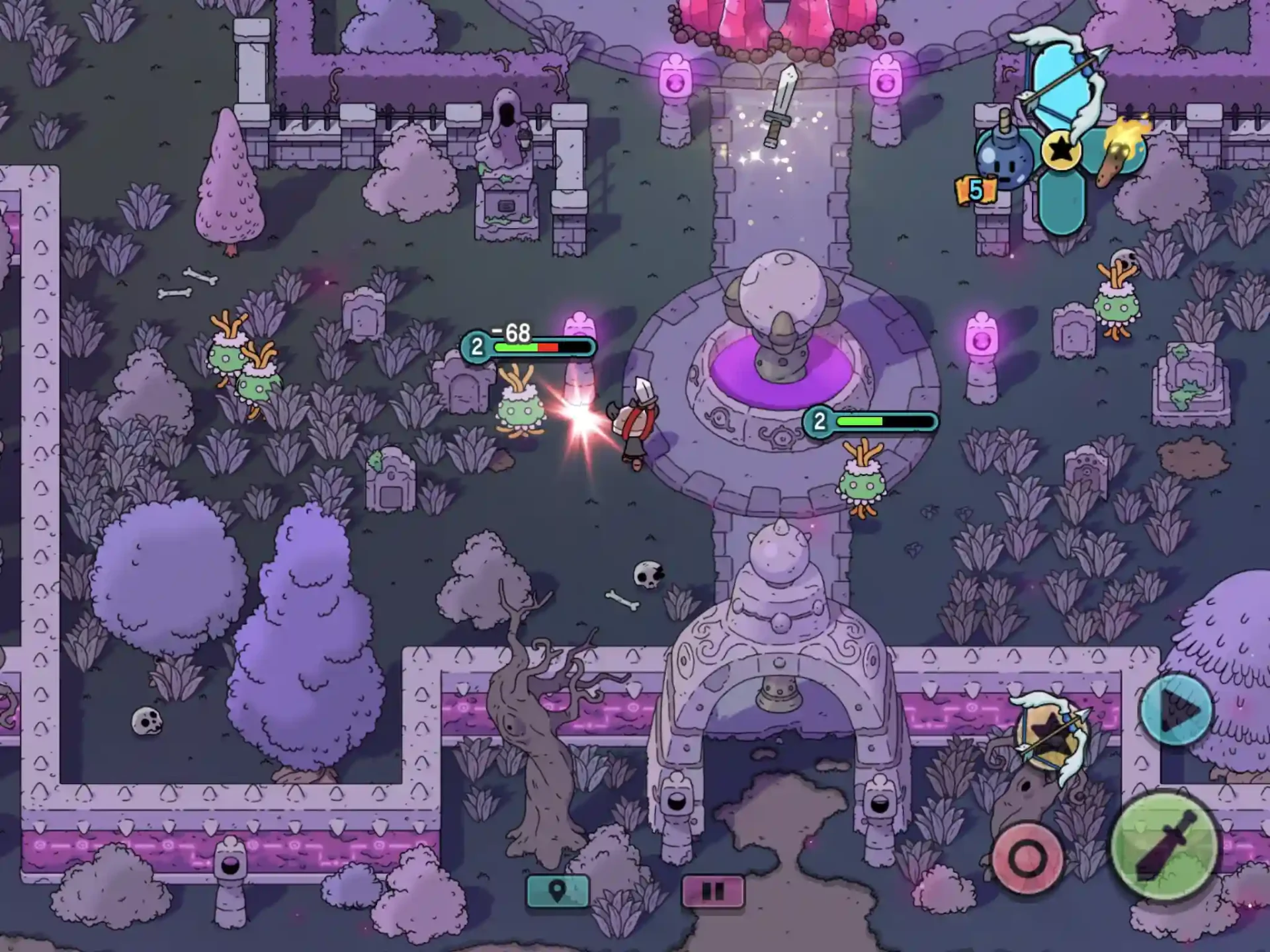Tap the red circle action button
The height and width of the screenshot is (952, 1270).
1026,858
